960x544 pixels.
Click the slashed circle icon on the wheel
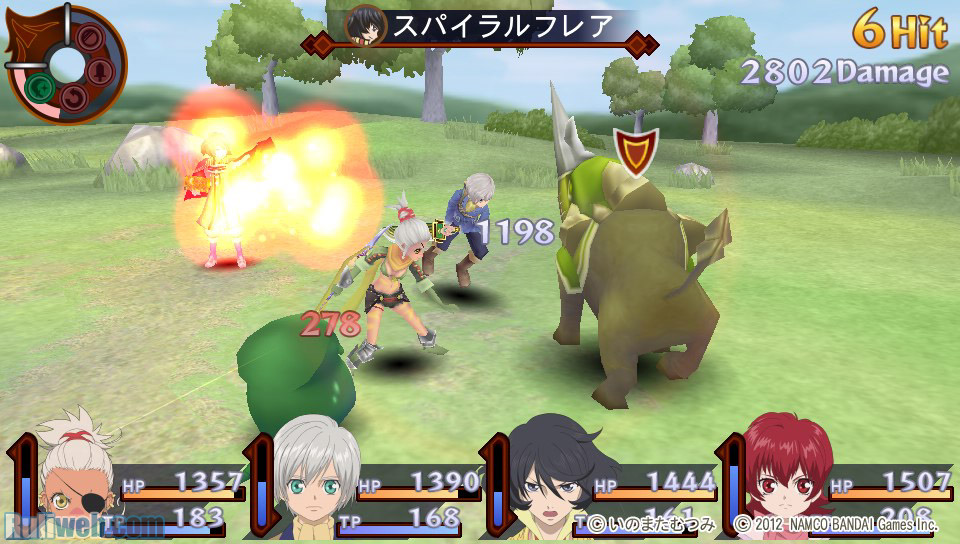pos(88,38)
